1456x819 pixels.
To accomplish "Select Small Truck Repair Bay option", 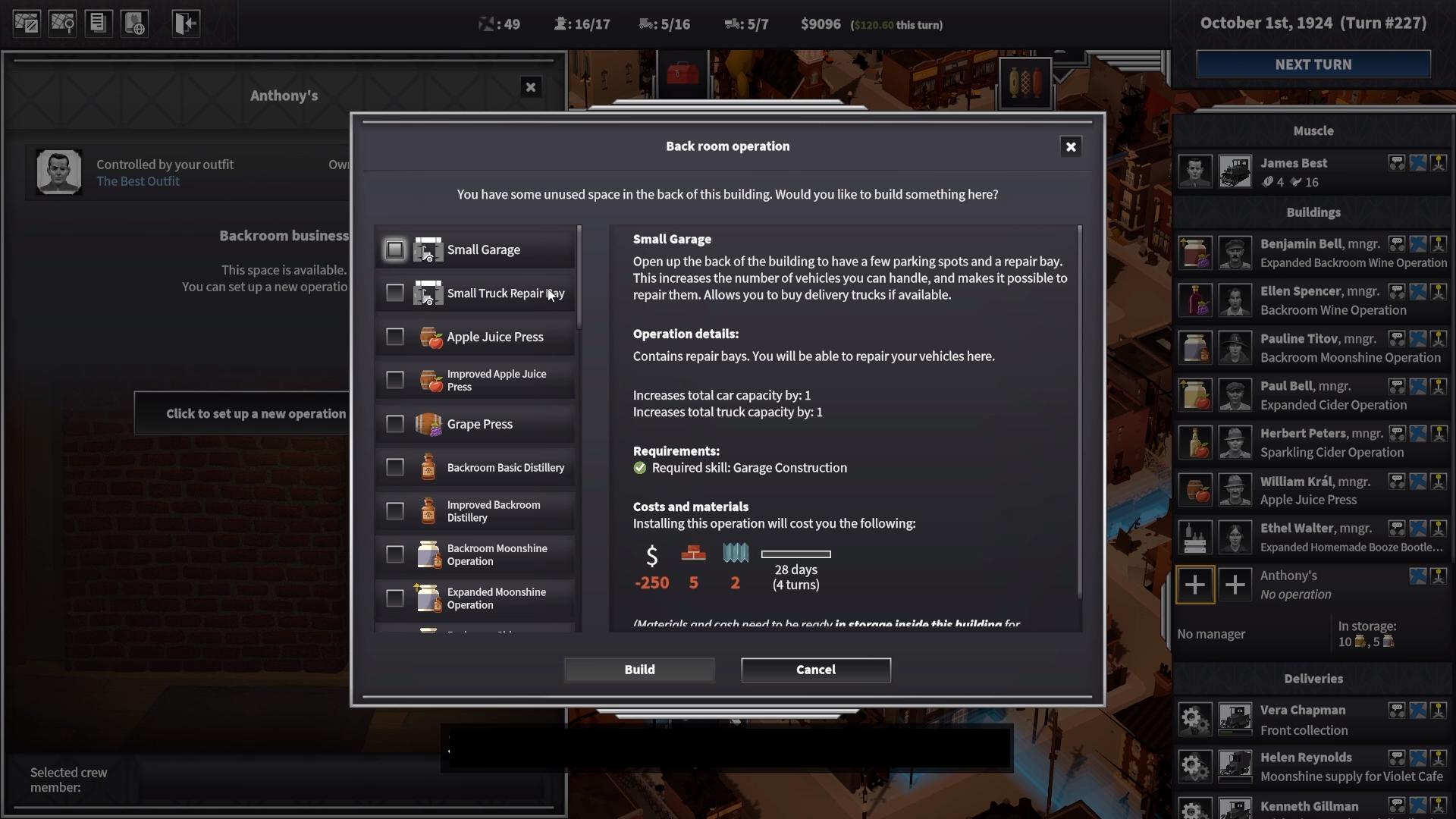I will click(395, 293).
